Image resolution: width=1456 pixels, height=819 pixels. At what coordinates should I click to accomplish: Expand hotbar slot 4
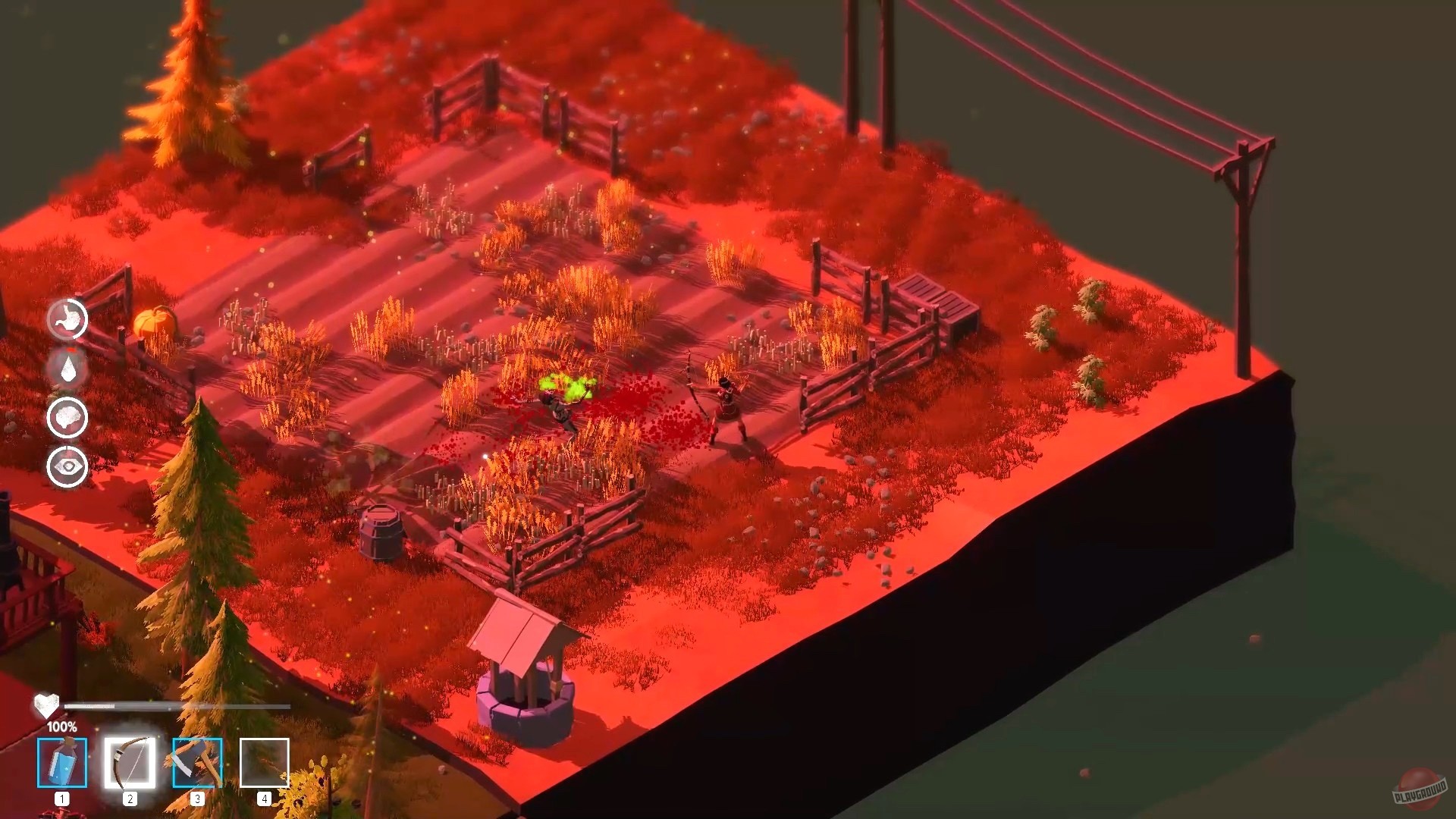[x=263, y=762]
